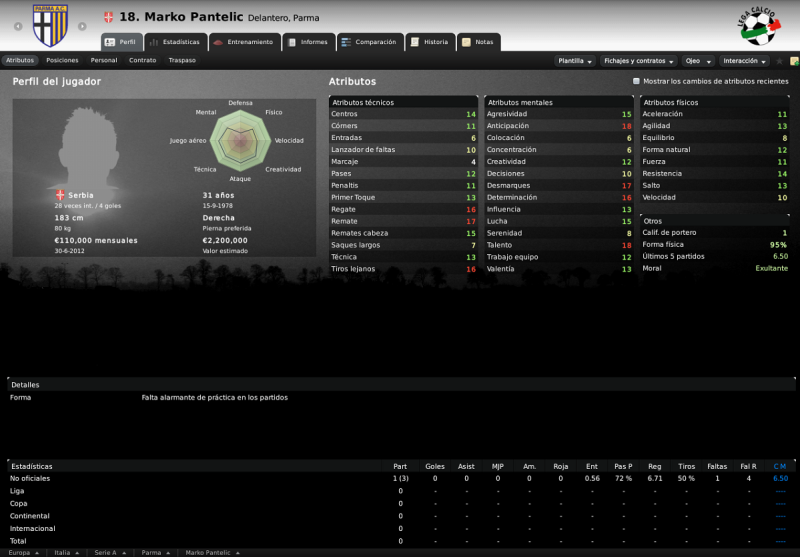Image resolution: width=800 pixels, height=557 pixels.
Task: Select the Perfil tab
Action: coord(121,42)
